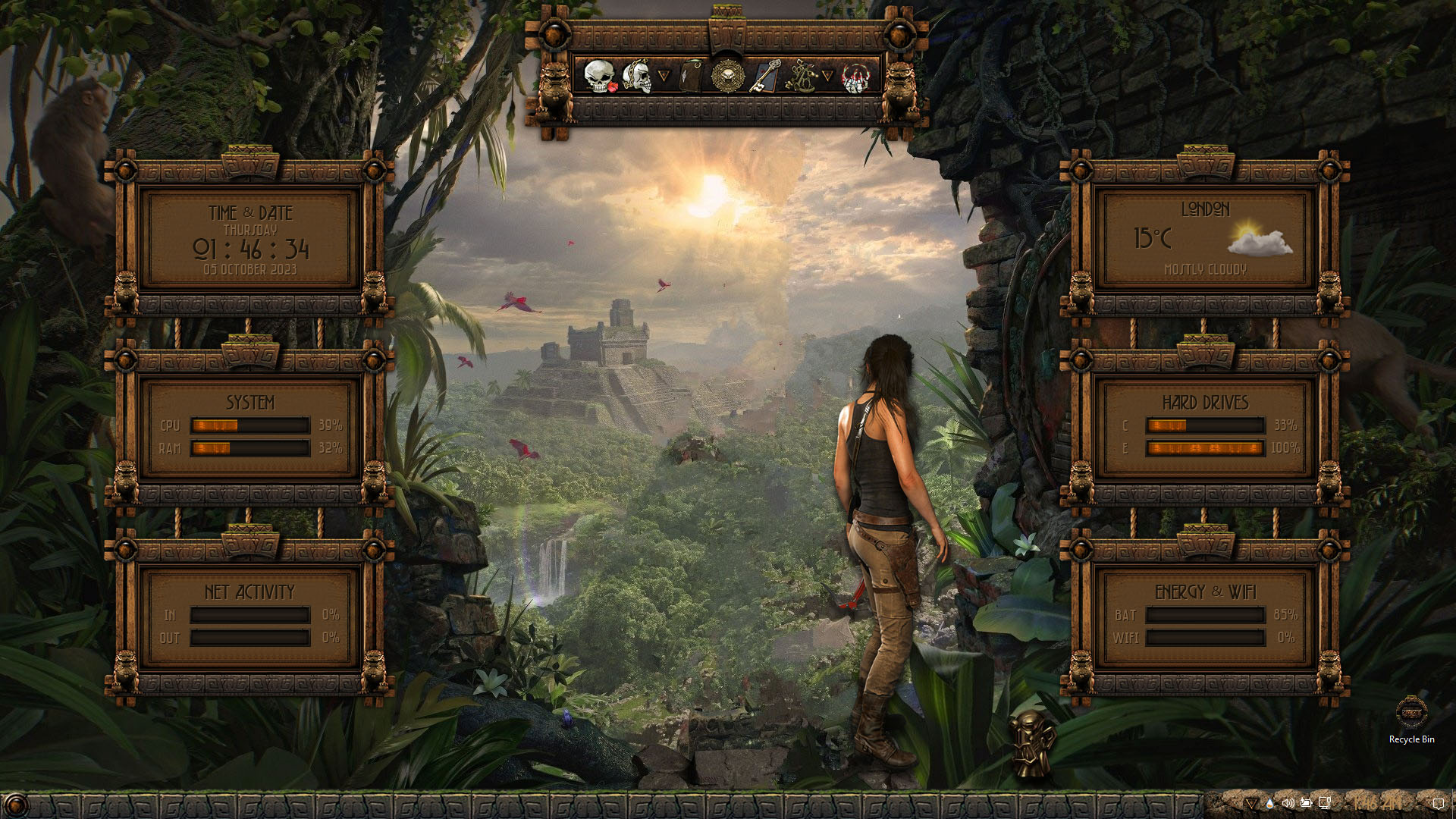This screenshot has height=819, width=1456.
Task: Open the network tray icon
Action: pyautogui.click(x=1325, y=802)
